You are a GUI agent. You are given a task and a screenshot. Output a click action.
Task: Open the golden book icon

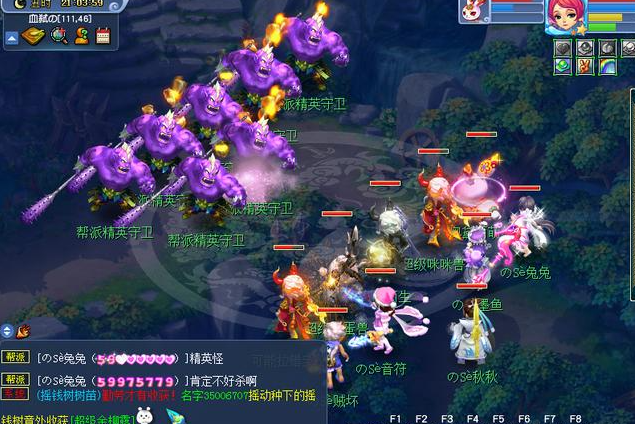pyautogui.click(x=34, y=37)
